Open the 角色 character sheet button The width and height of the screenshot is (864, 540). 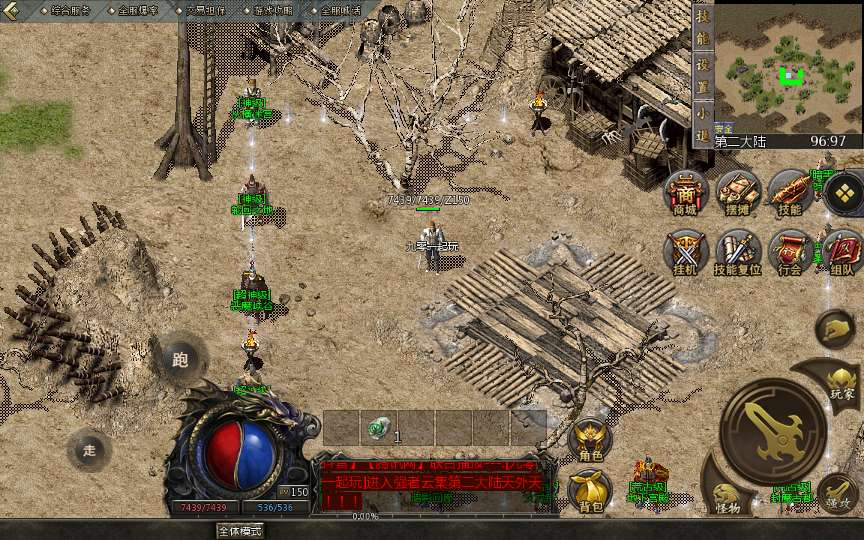(x=590, y=441)
